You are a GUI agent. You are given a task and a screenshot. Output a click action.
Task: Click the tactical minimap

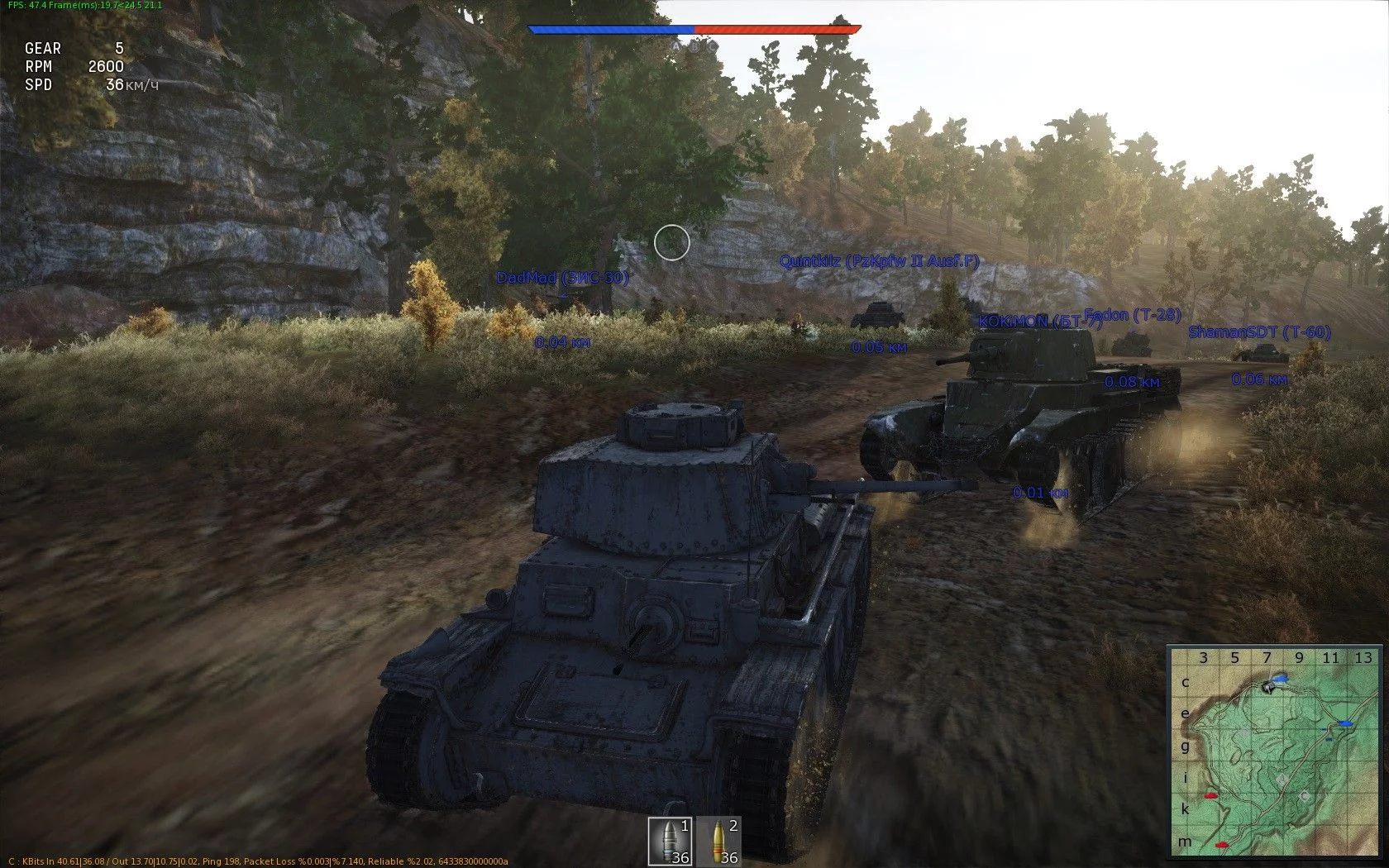point(1273,751)
